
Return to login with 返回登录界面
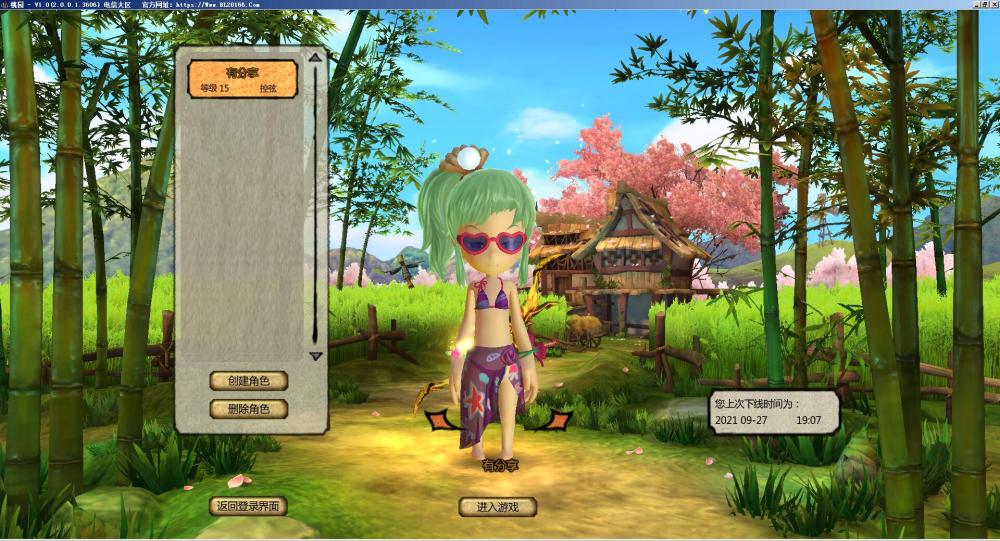(249, 506)
